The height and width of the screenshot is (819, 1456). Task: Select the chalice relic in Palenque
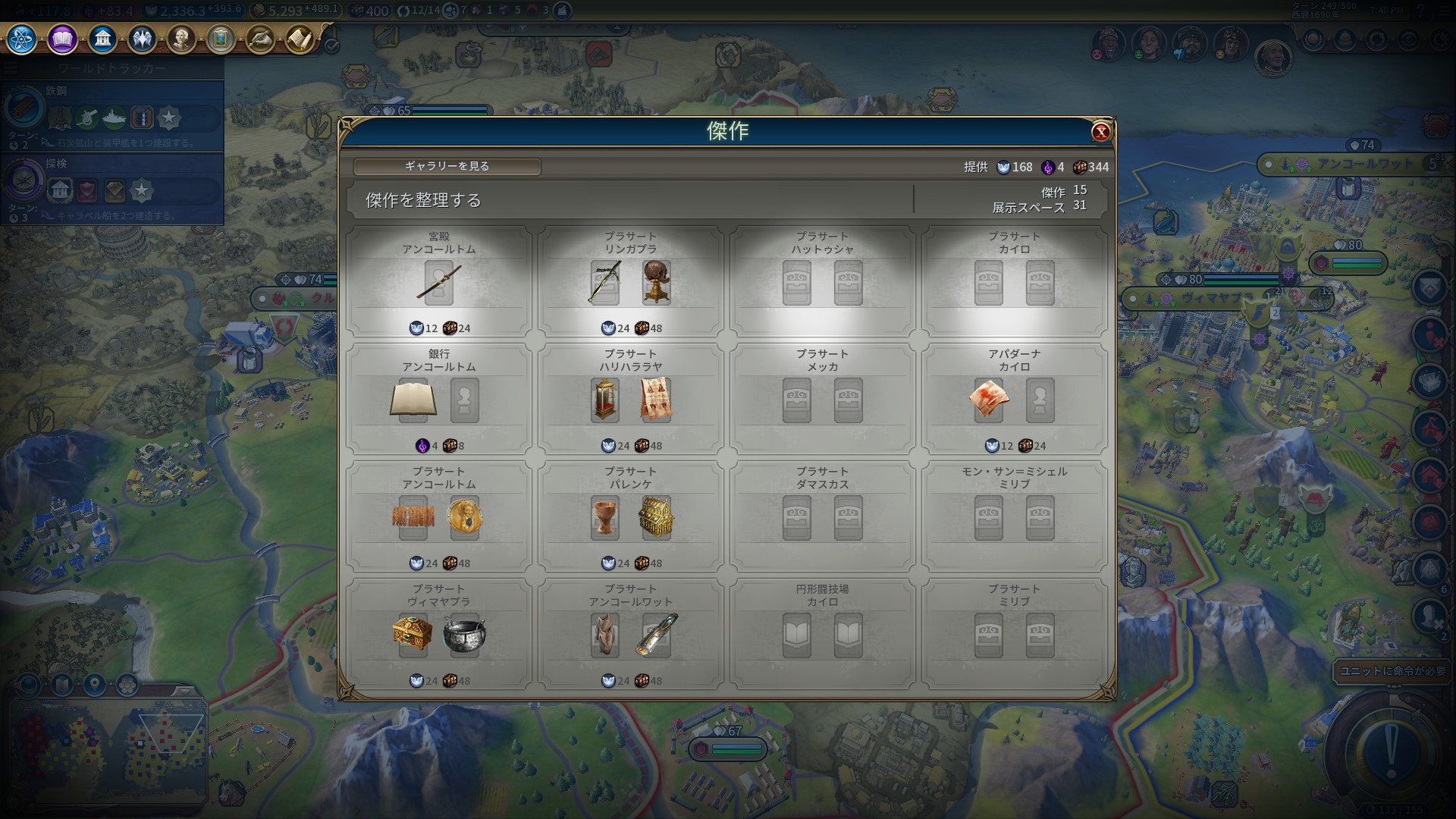point(604,517)
